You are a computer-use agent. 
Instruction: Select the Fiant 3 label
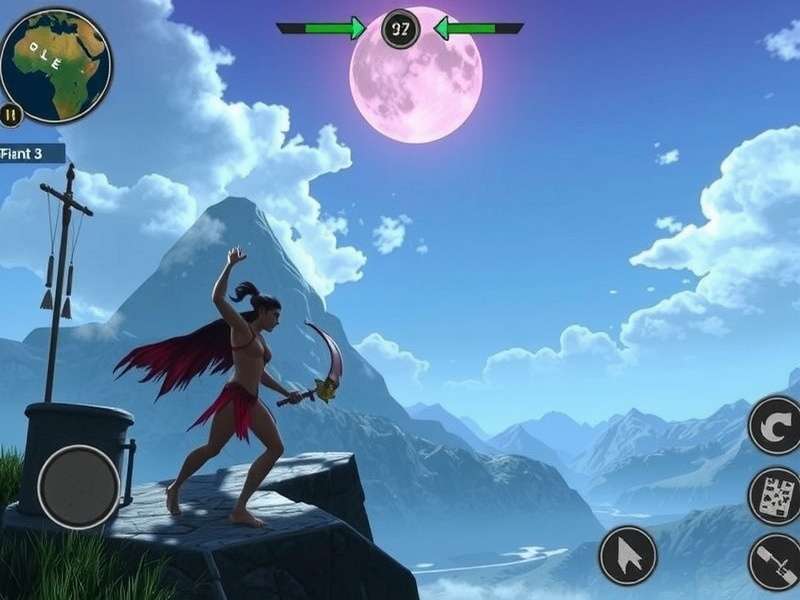tap(30, 153)
